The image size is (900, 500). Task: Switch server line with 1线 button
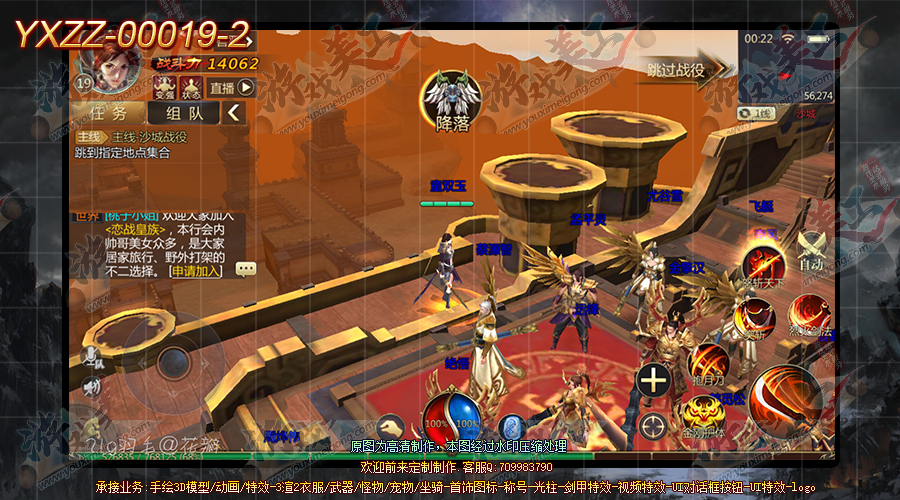[x=760, y=113]
